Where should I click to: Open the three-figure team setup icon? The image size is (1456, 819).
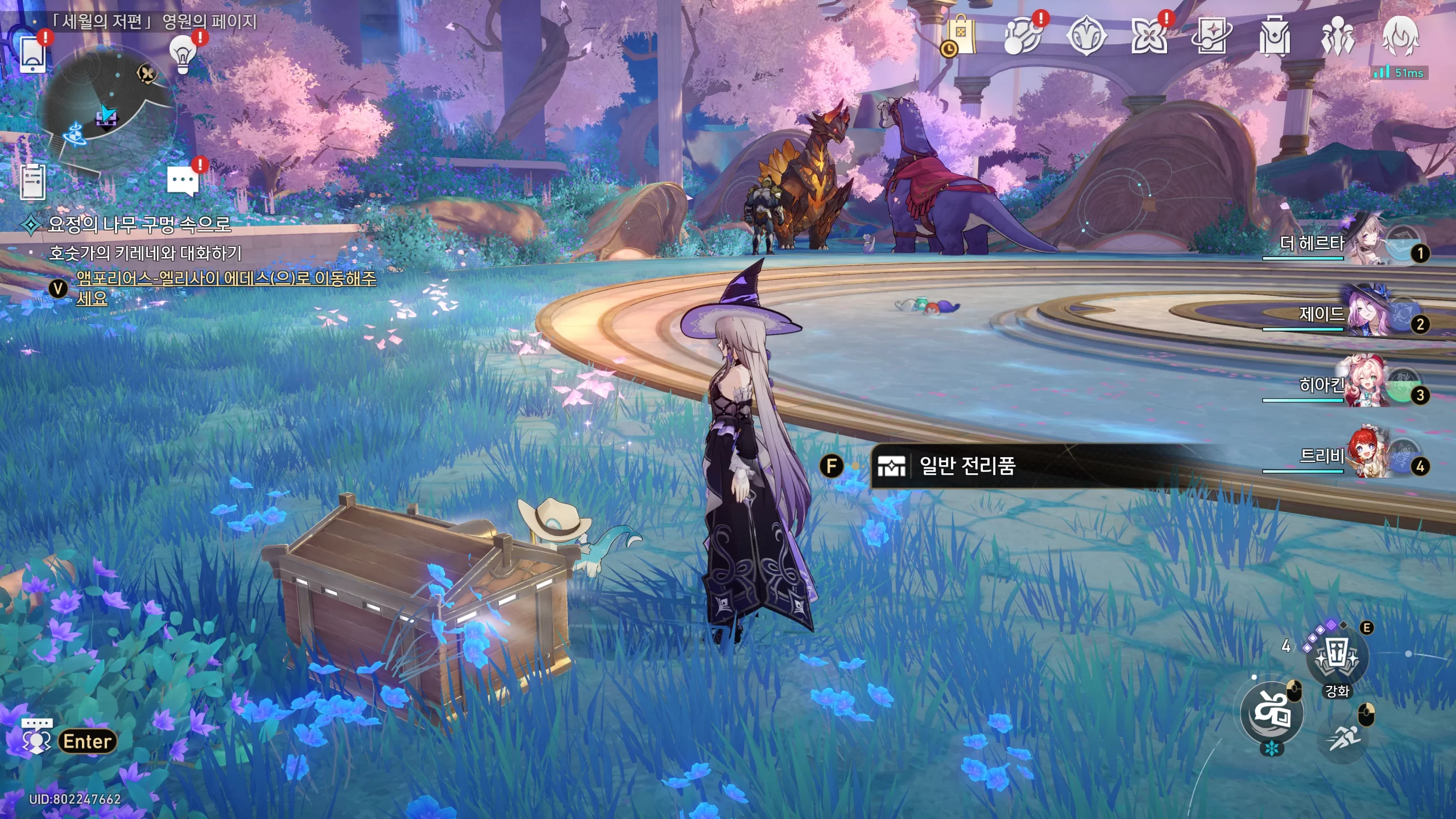[1338, 36]
